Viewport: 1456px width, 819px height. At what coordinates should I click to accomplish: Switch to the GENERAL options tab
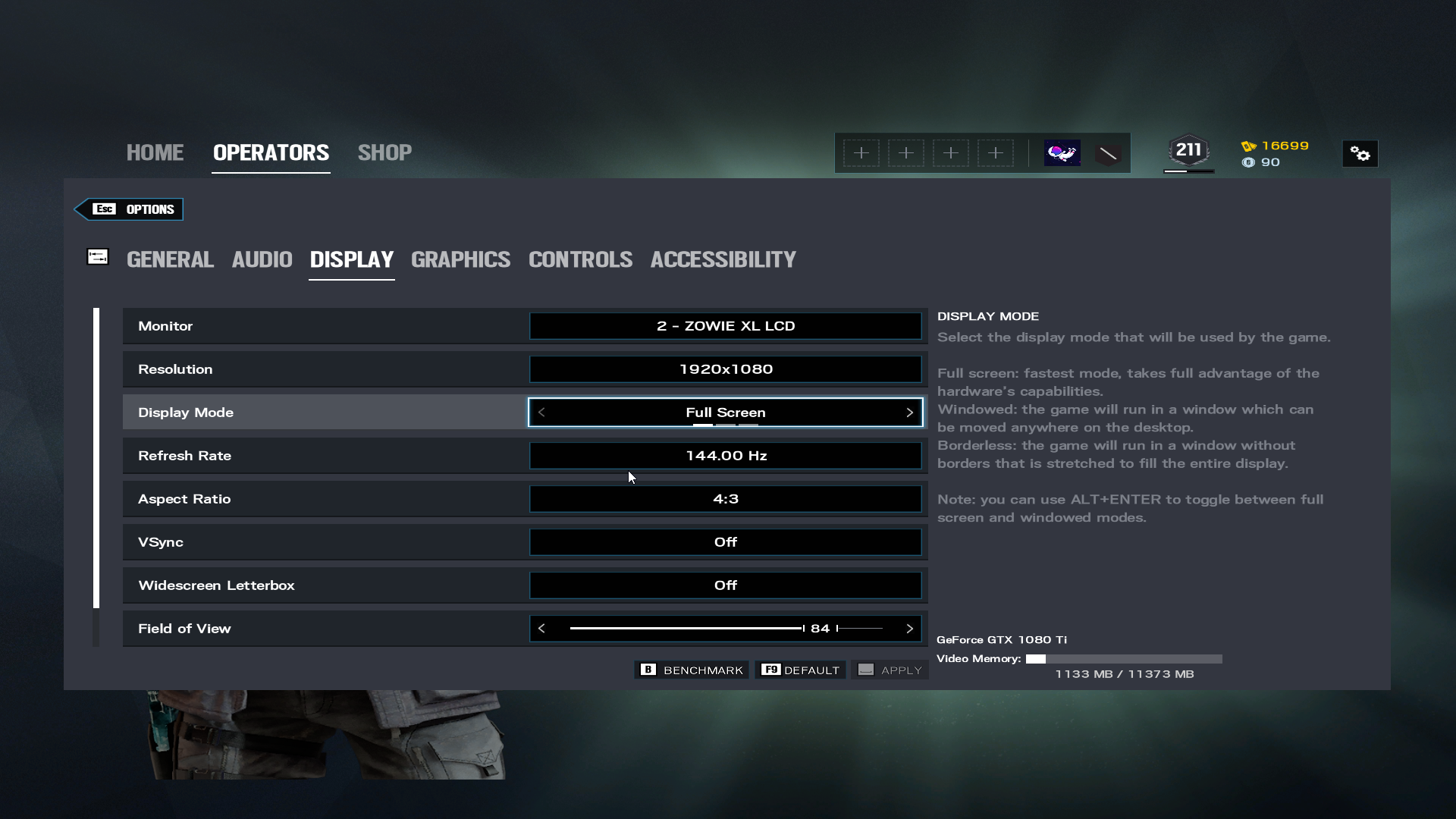(170, 259)
